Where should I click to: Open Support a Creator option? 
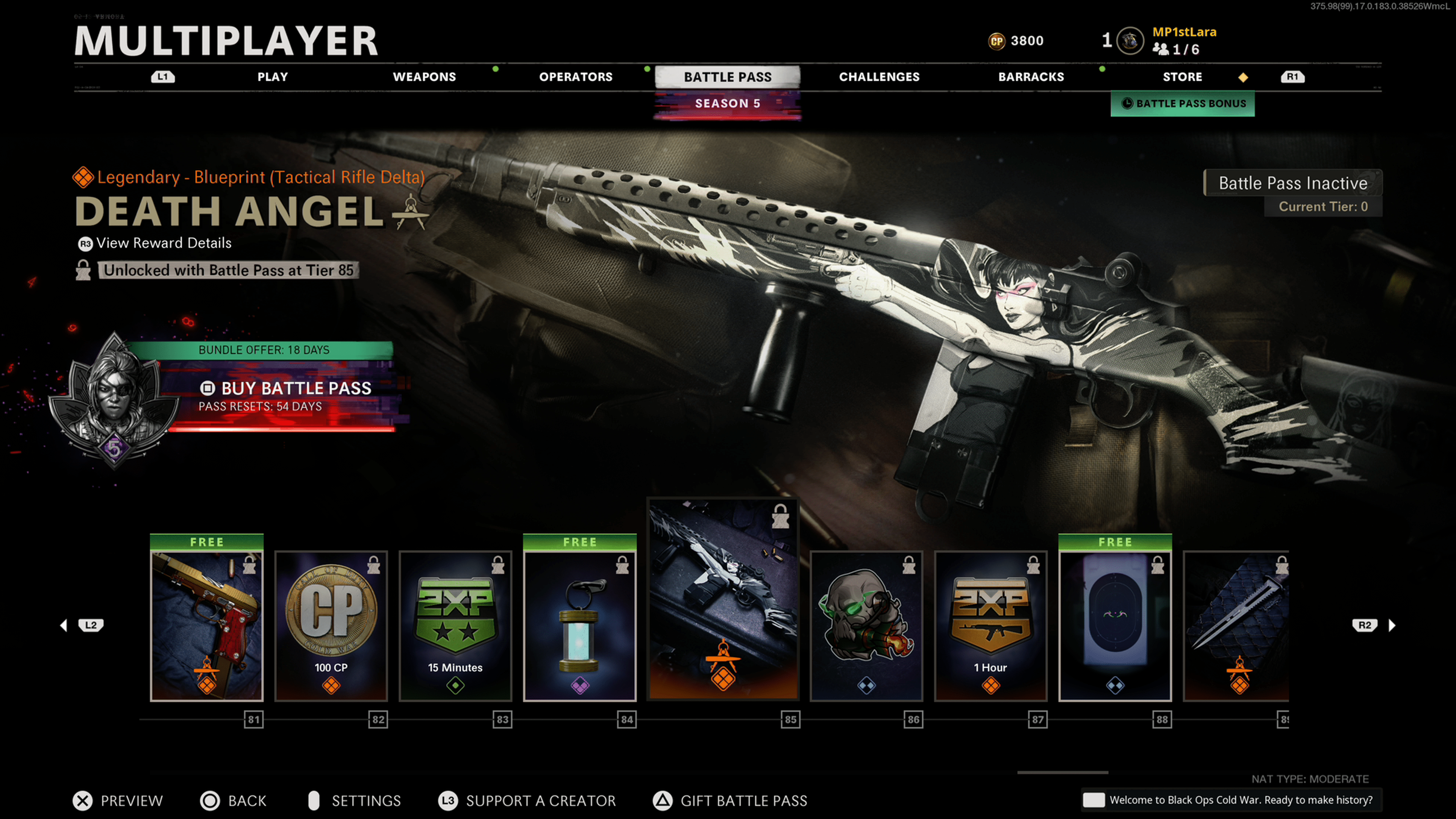point(527,801)
